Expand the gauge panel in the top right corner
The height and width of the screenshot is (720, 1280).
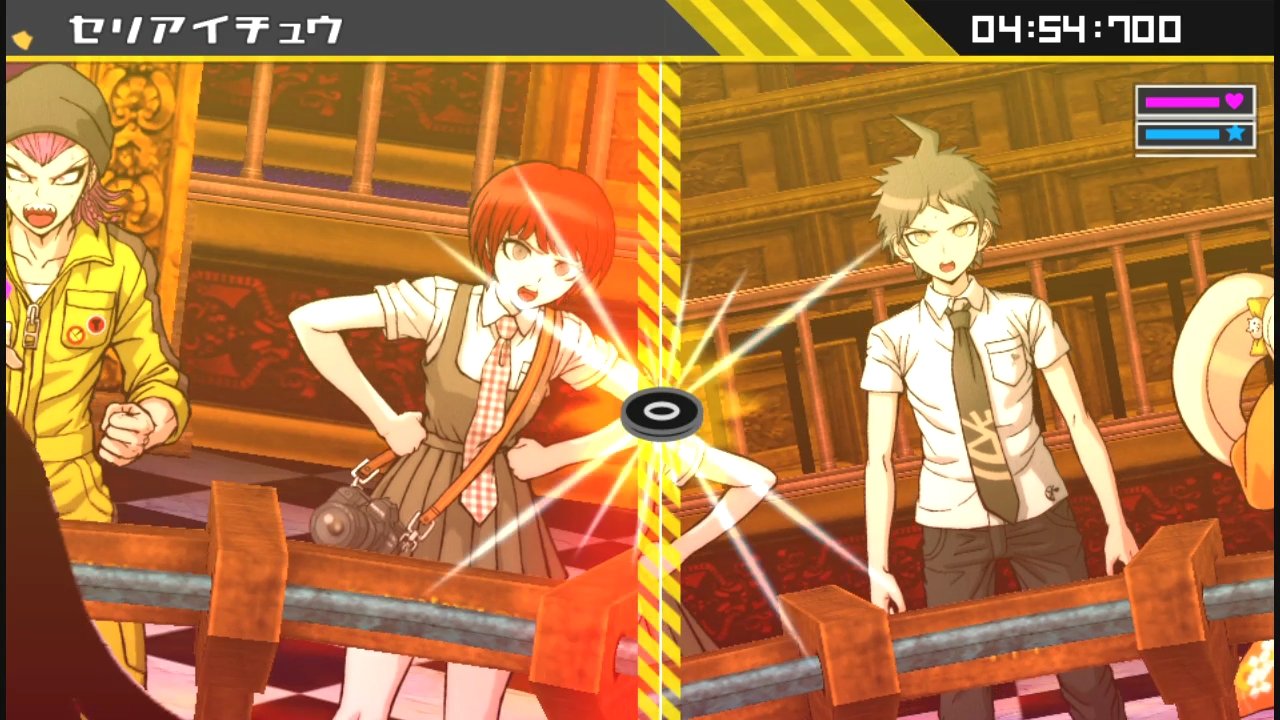pyautogui.click(x=1194, y=115)
